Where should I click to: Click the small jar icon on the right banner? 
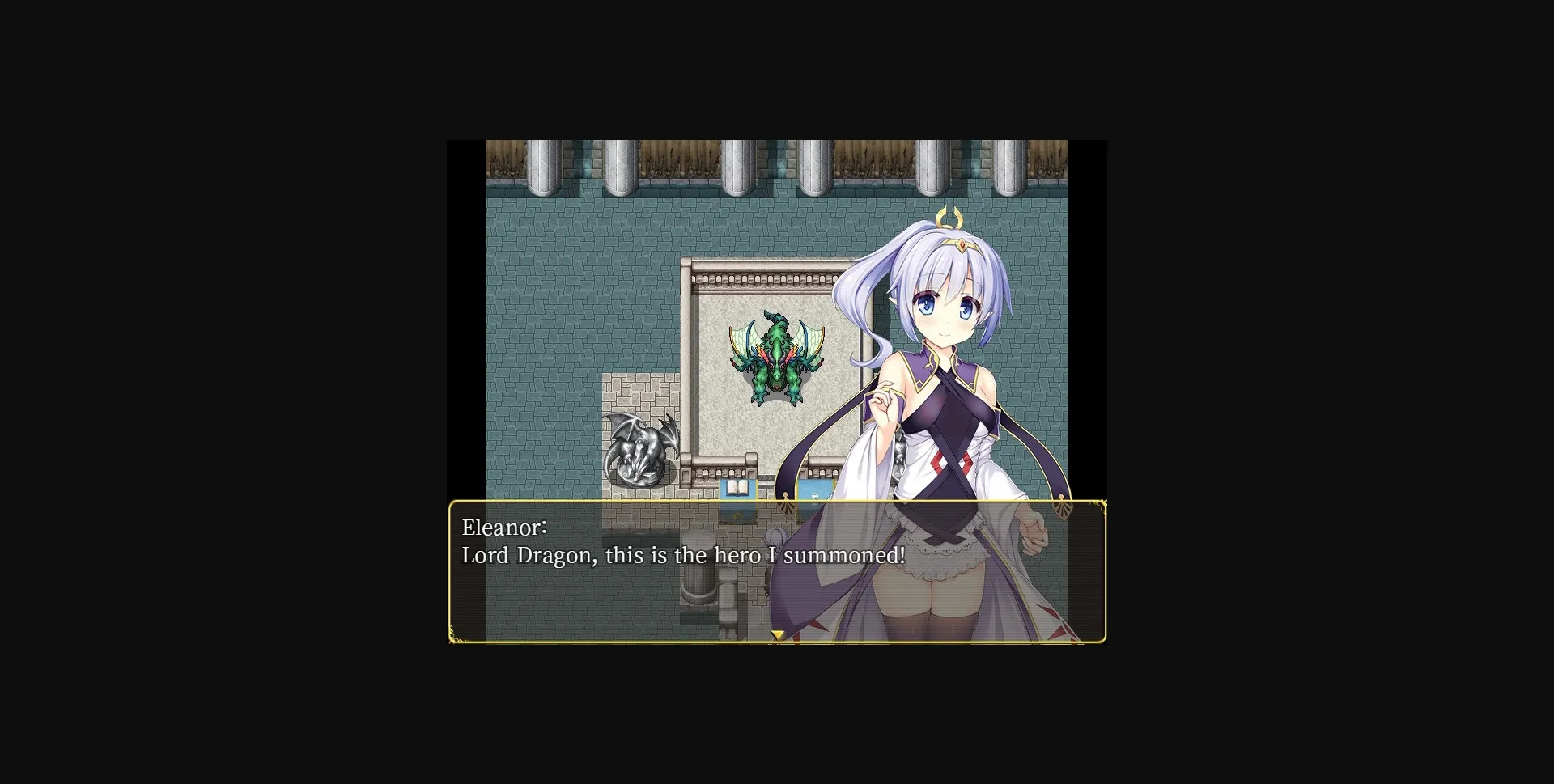tap(816, 495)
